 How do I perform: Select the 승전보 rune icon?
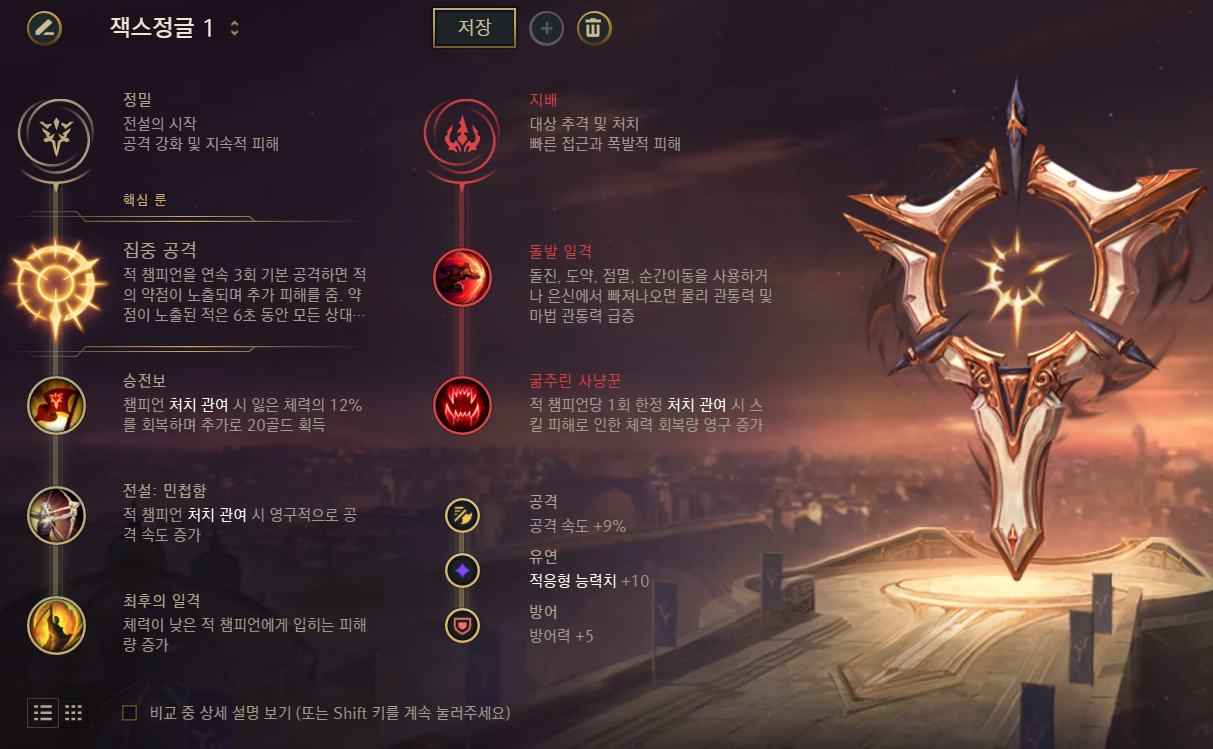[57, 405]
